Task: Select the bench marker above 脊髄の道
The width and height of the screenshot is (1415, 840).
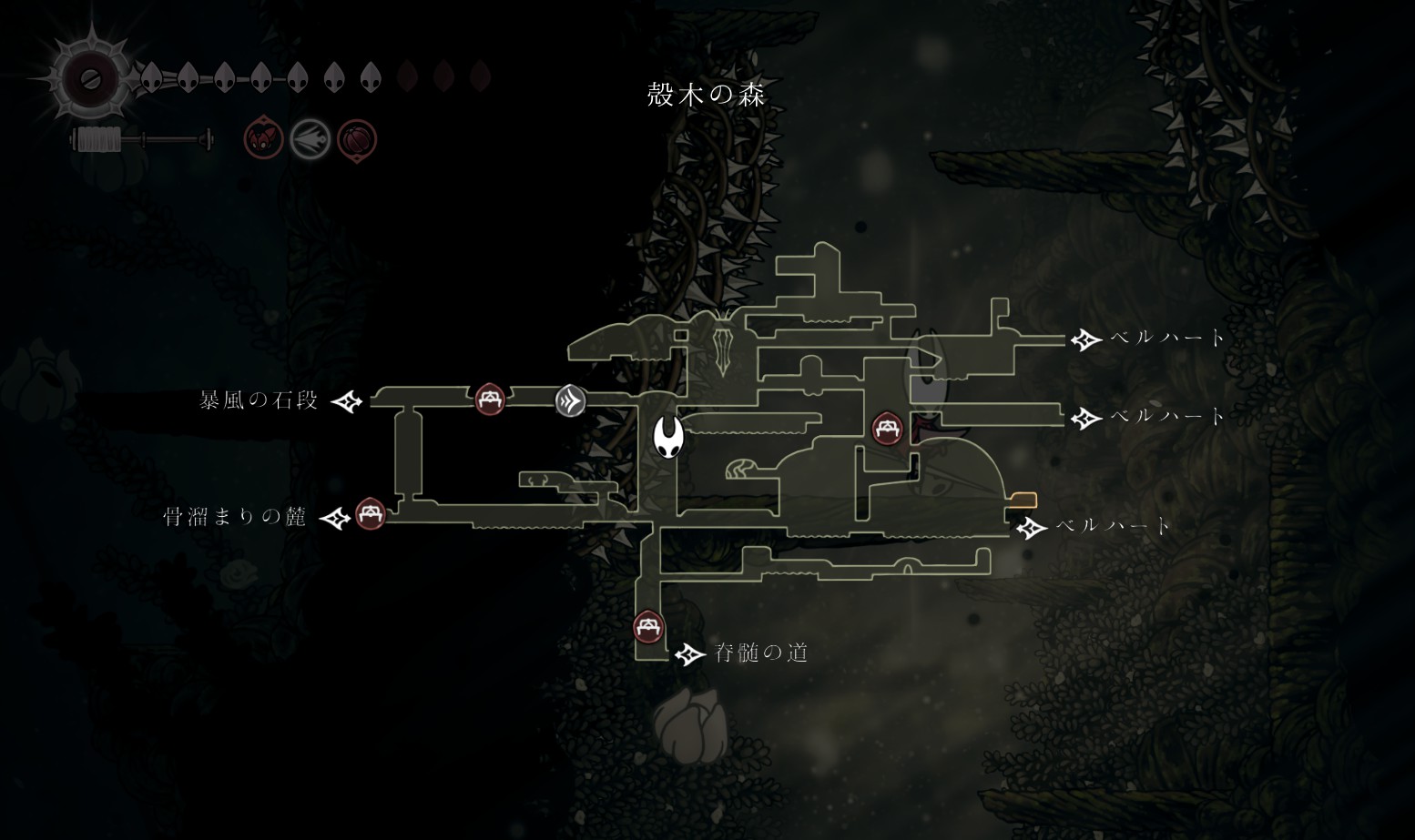Action: (648, 626)
